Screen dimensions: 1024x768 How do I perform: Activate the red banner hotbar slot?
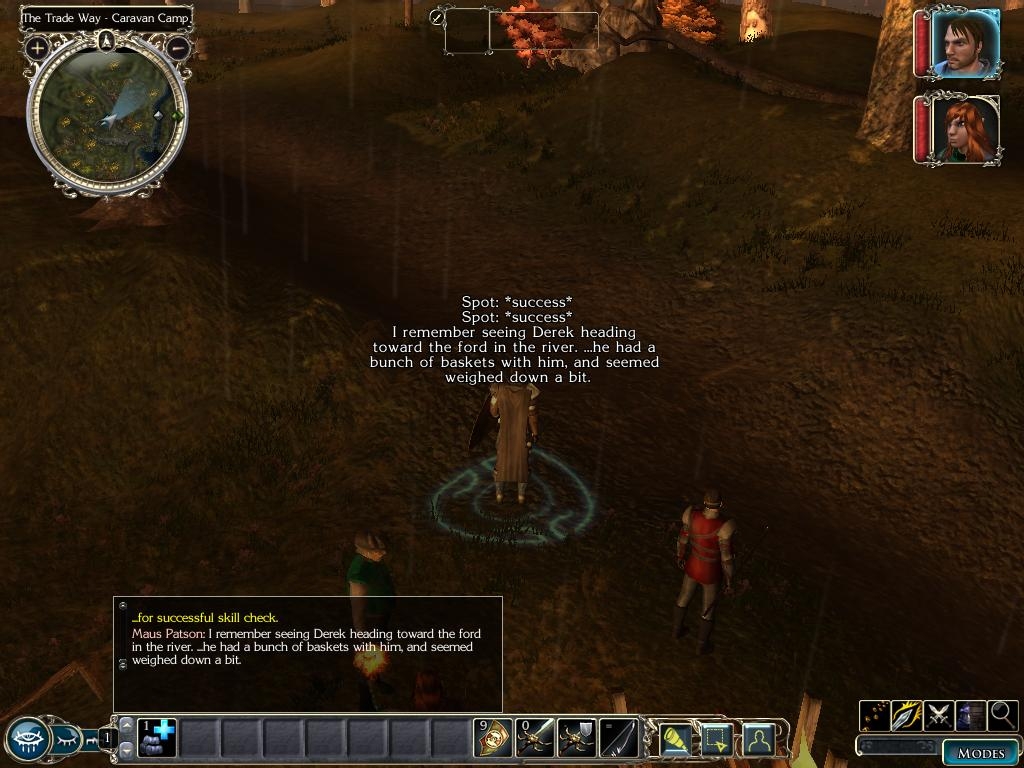pos(492,738)
